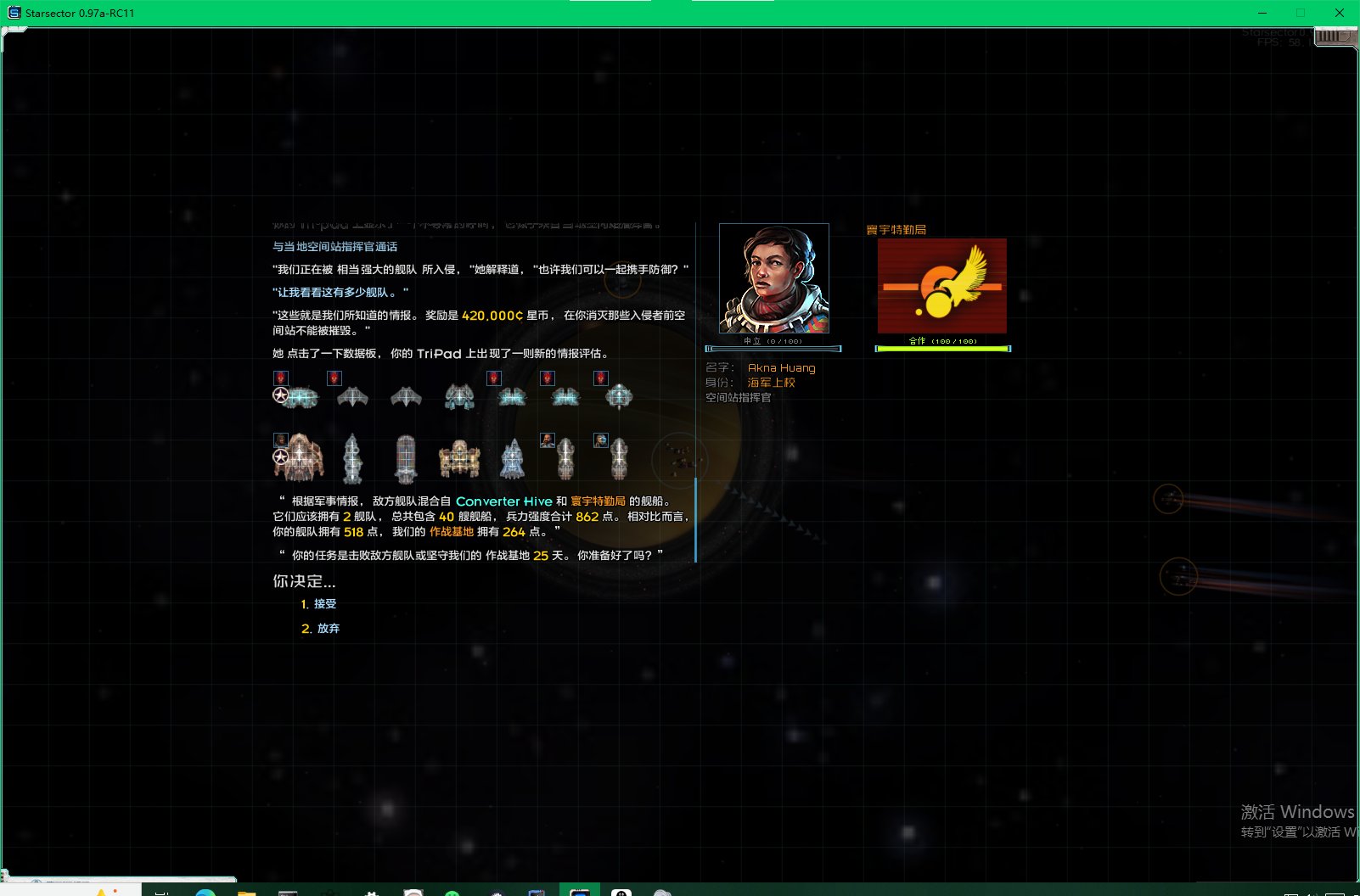Select the 寰宇特勤局 faction flag
1360x896 pixels.
[x=941, y=286]
